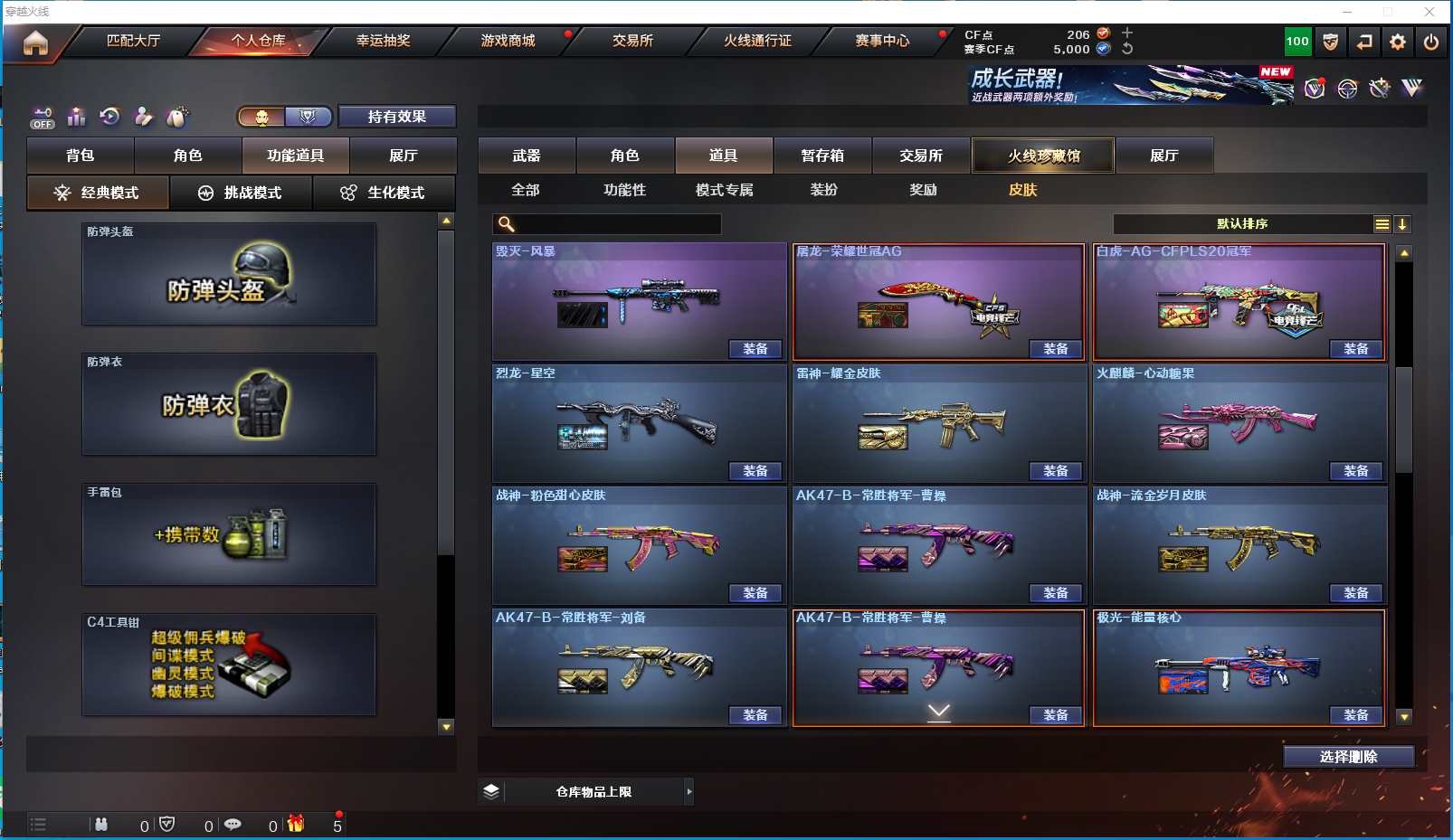Select the 武器 weapons inventory tab
The image size is (1453, 840).
[527, 156]
